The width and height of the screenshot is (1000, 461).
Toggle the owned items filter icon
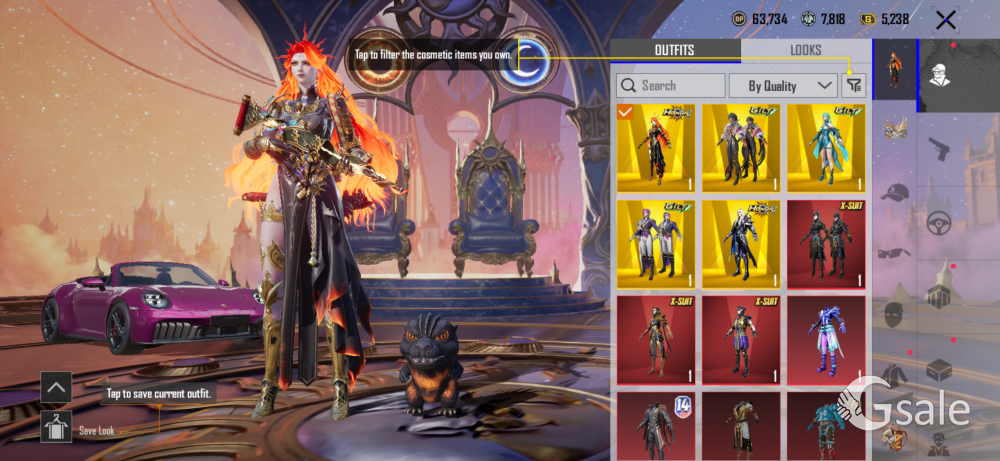pos(853,86)
